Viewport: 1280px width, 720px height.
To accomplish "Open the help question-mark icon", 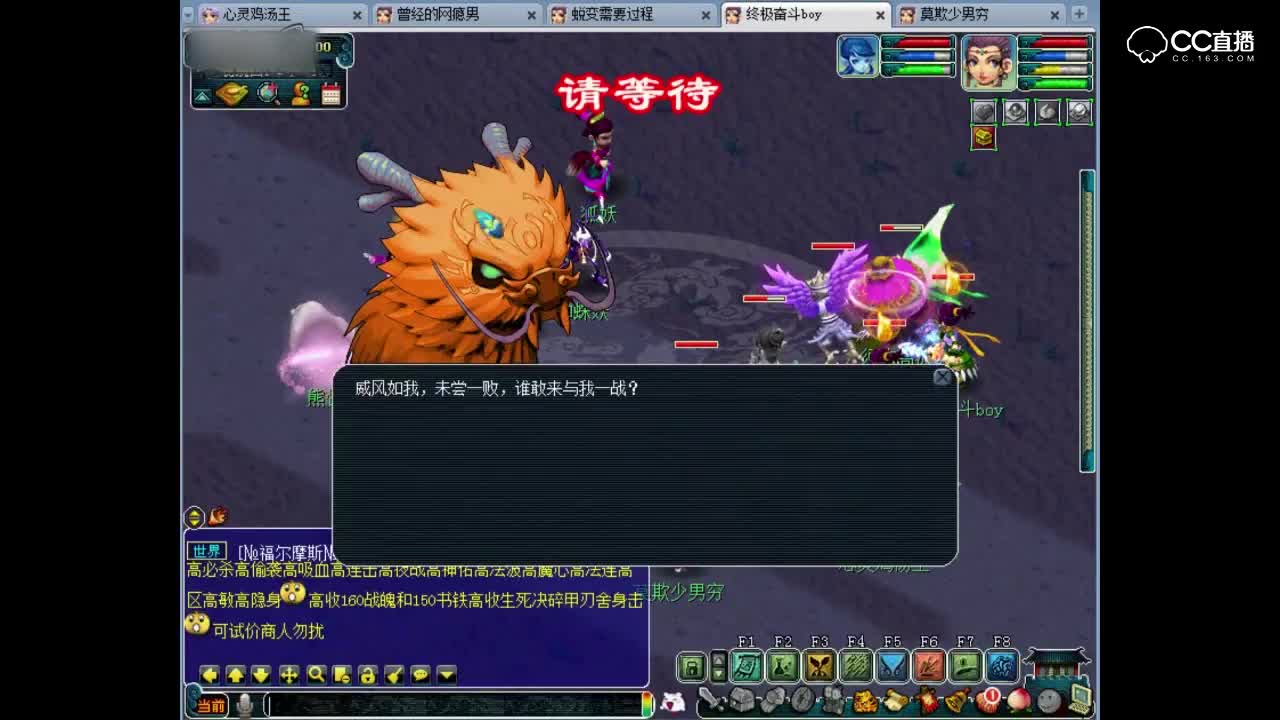I will click(301, 94).
